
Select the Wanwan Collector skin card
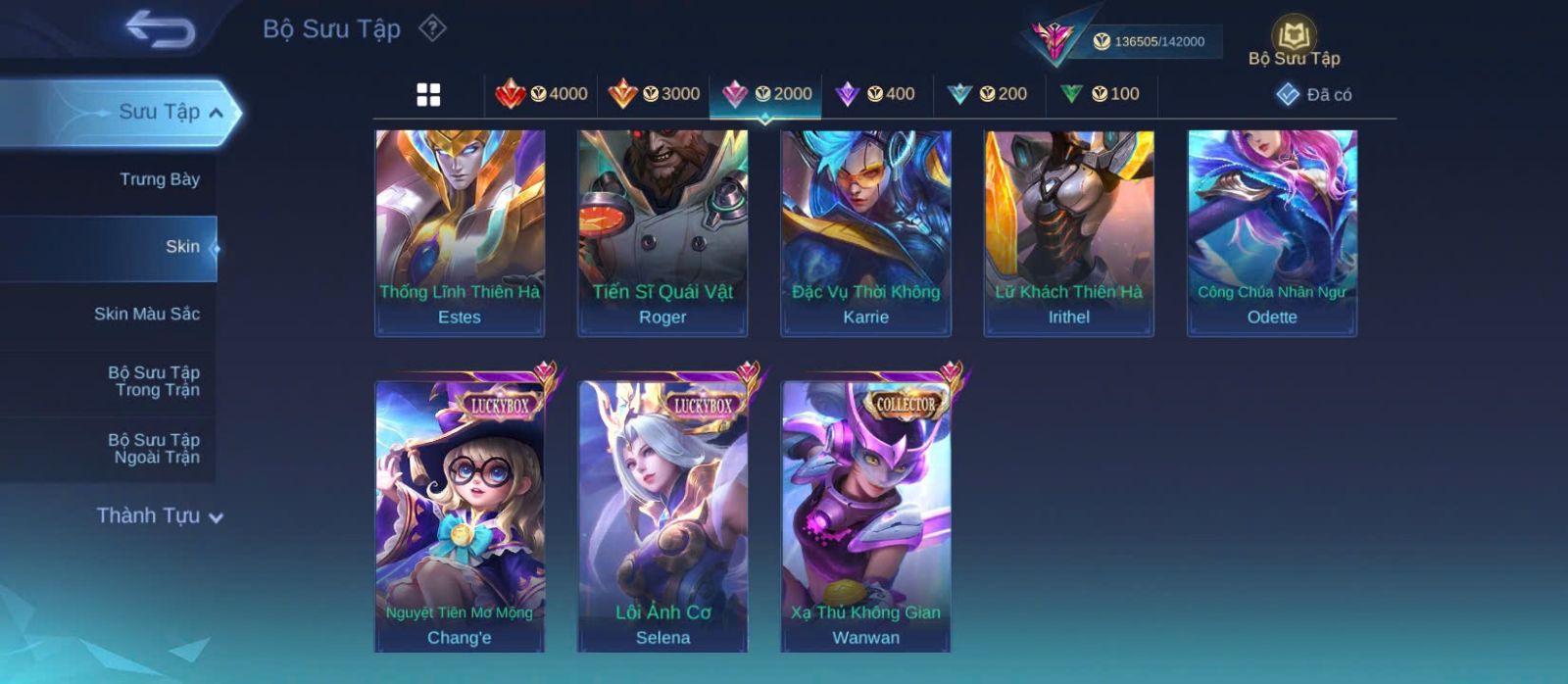click(866, 517)
